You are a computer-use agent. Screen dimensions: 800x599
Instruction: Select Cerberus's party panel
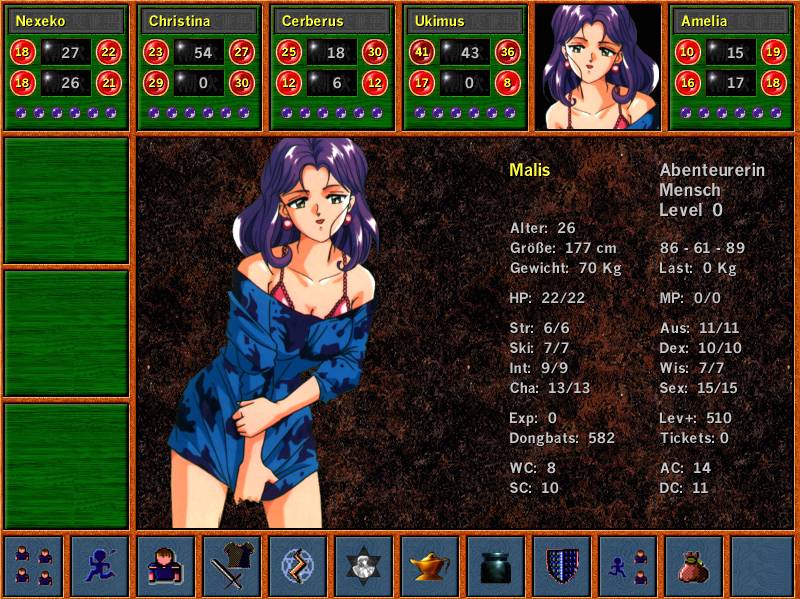[x=333, y=67]
